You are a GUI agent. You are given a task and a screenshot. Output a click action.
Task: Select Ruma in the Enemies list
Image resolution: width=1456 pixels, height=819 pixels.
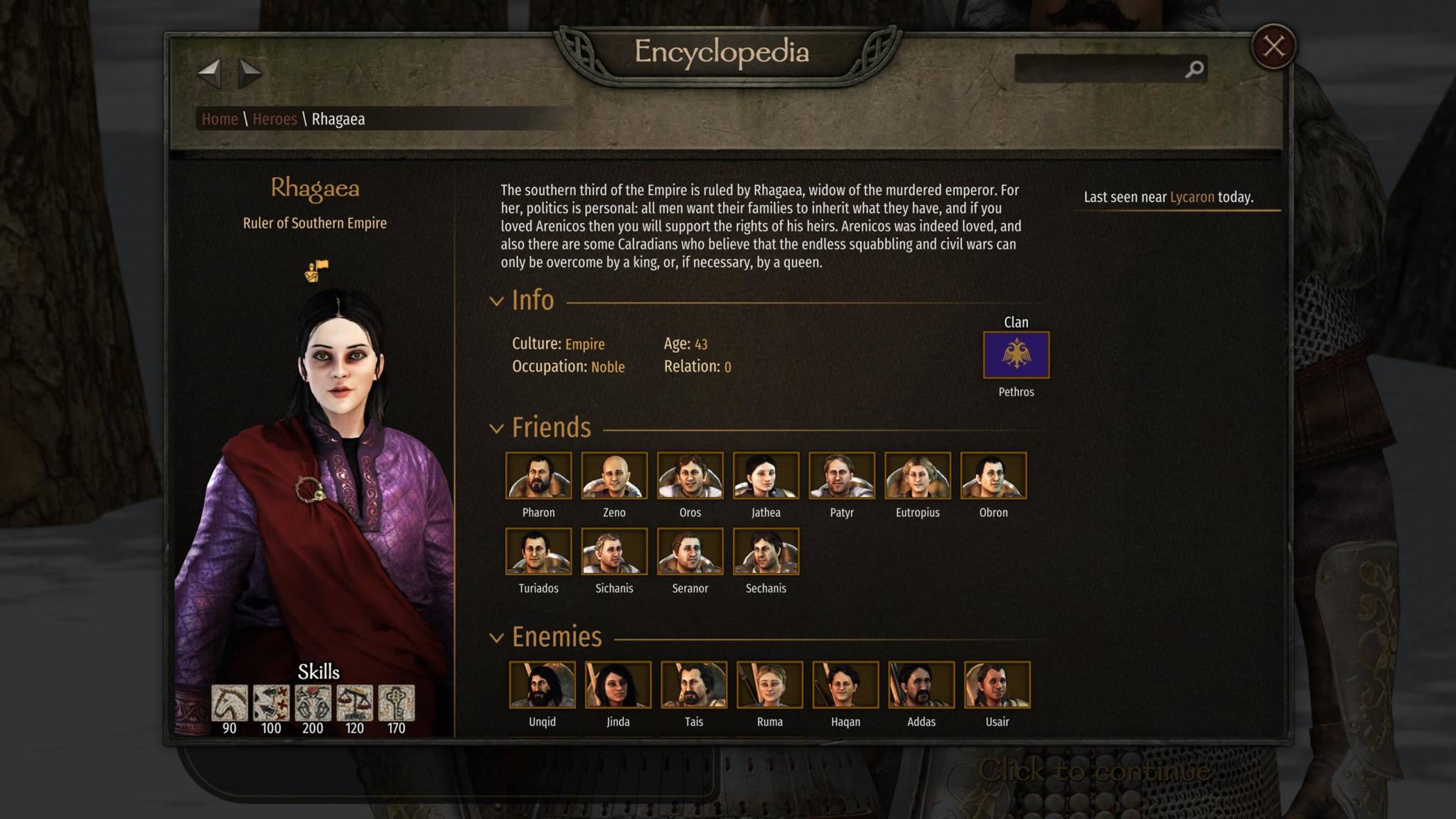pyautogui.click(x=769, y=685)
